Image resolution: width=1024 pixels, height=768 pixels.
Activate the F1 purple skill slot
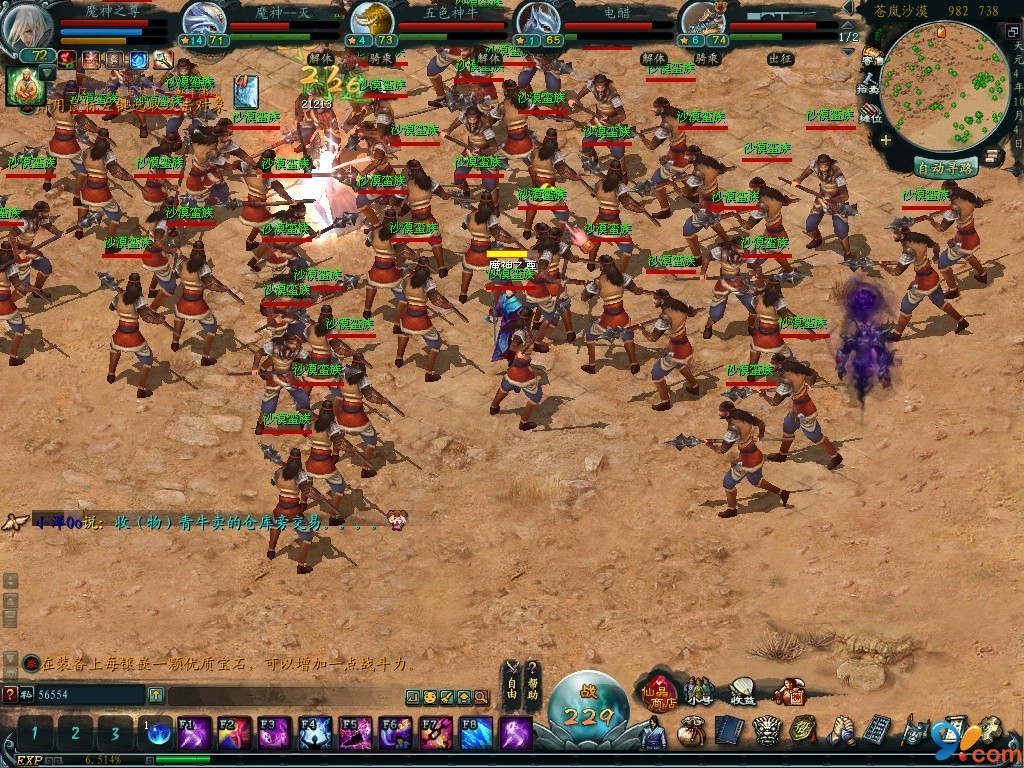click(194, 733)
